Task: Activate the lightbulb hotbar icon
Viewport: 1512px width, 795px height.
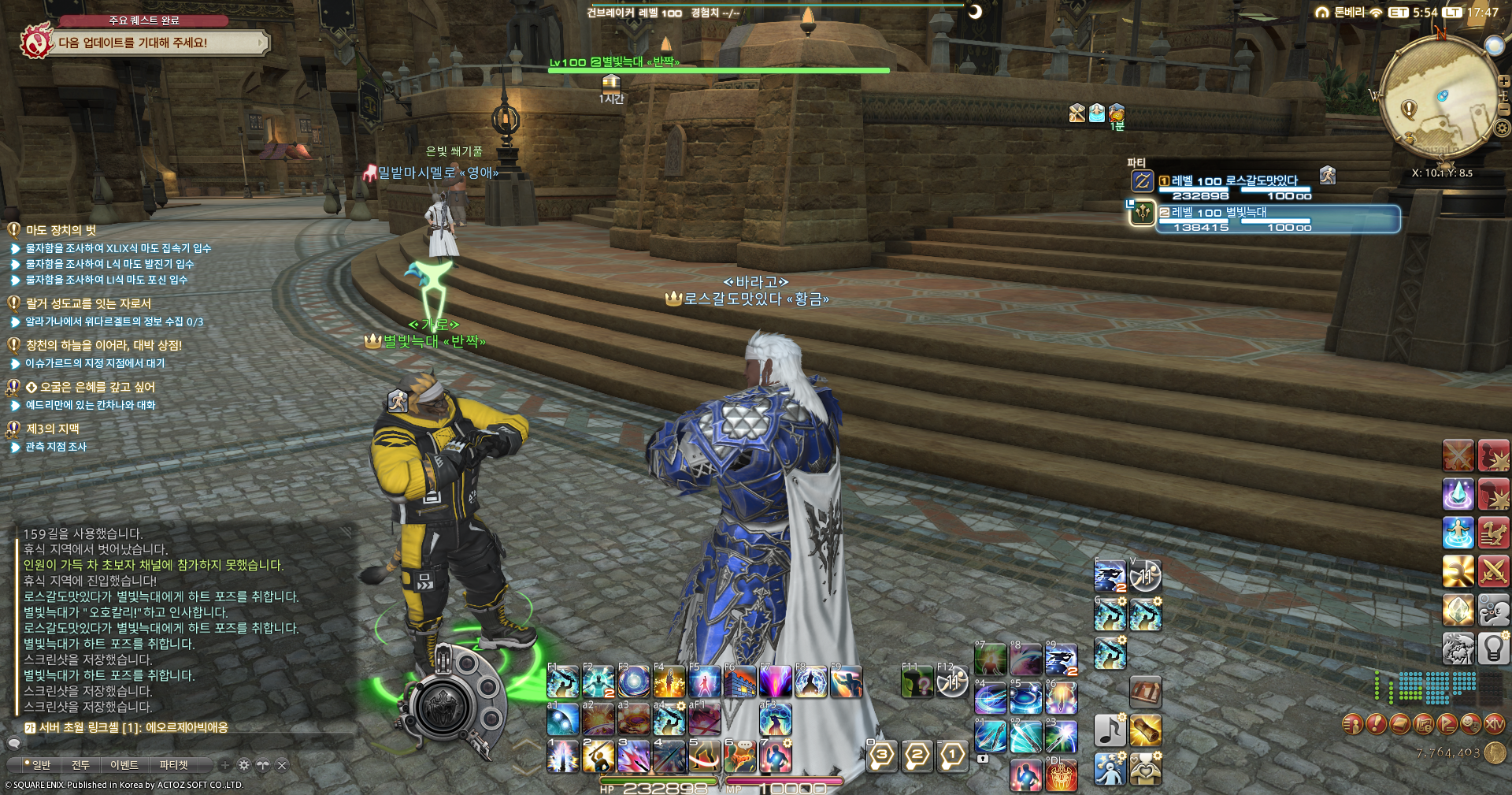Action: click(x=1493, y=649)
